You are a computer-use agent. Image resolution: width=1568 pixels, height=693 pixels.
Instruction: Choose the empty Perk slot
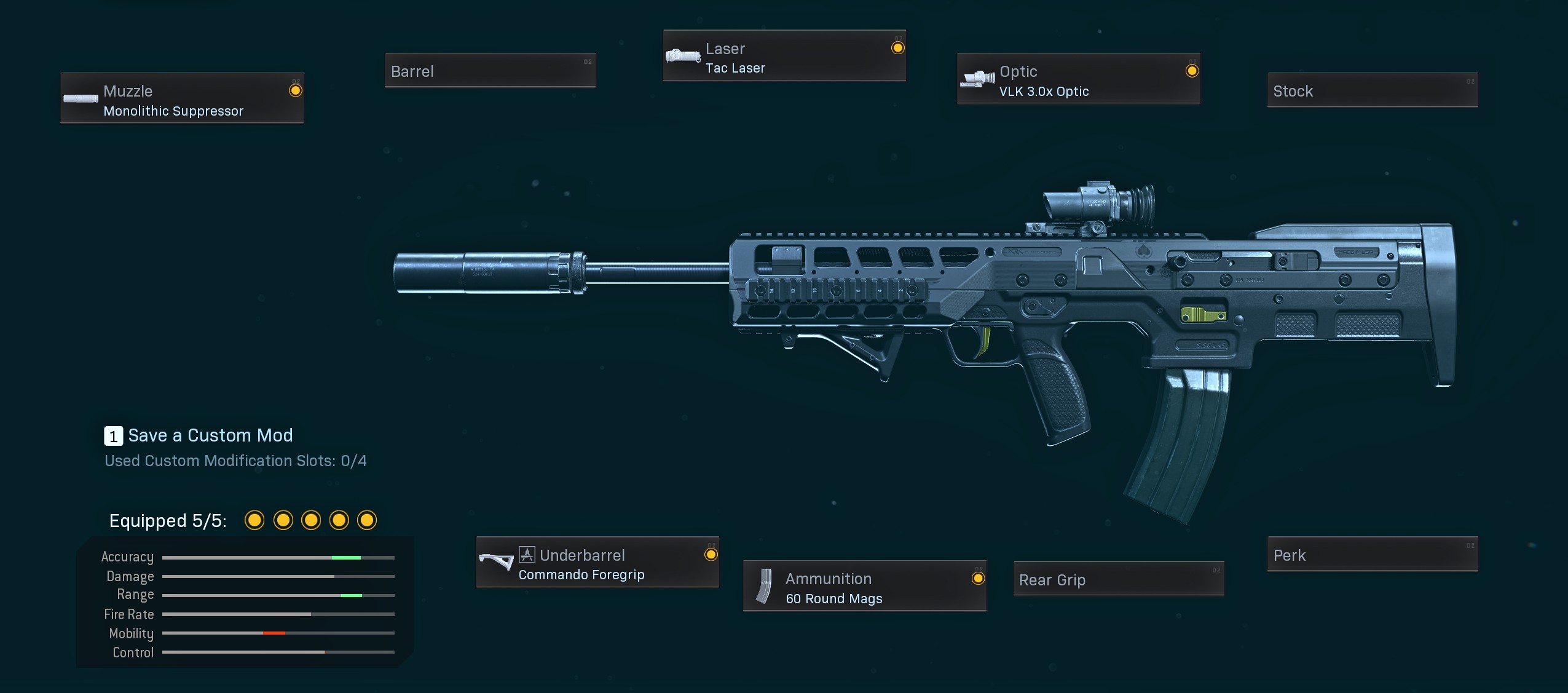[1372, 554]
